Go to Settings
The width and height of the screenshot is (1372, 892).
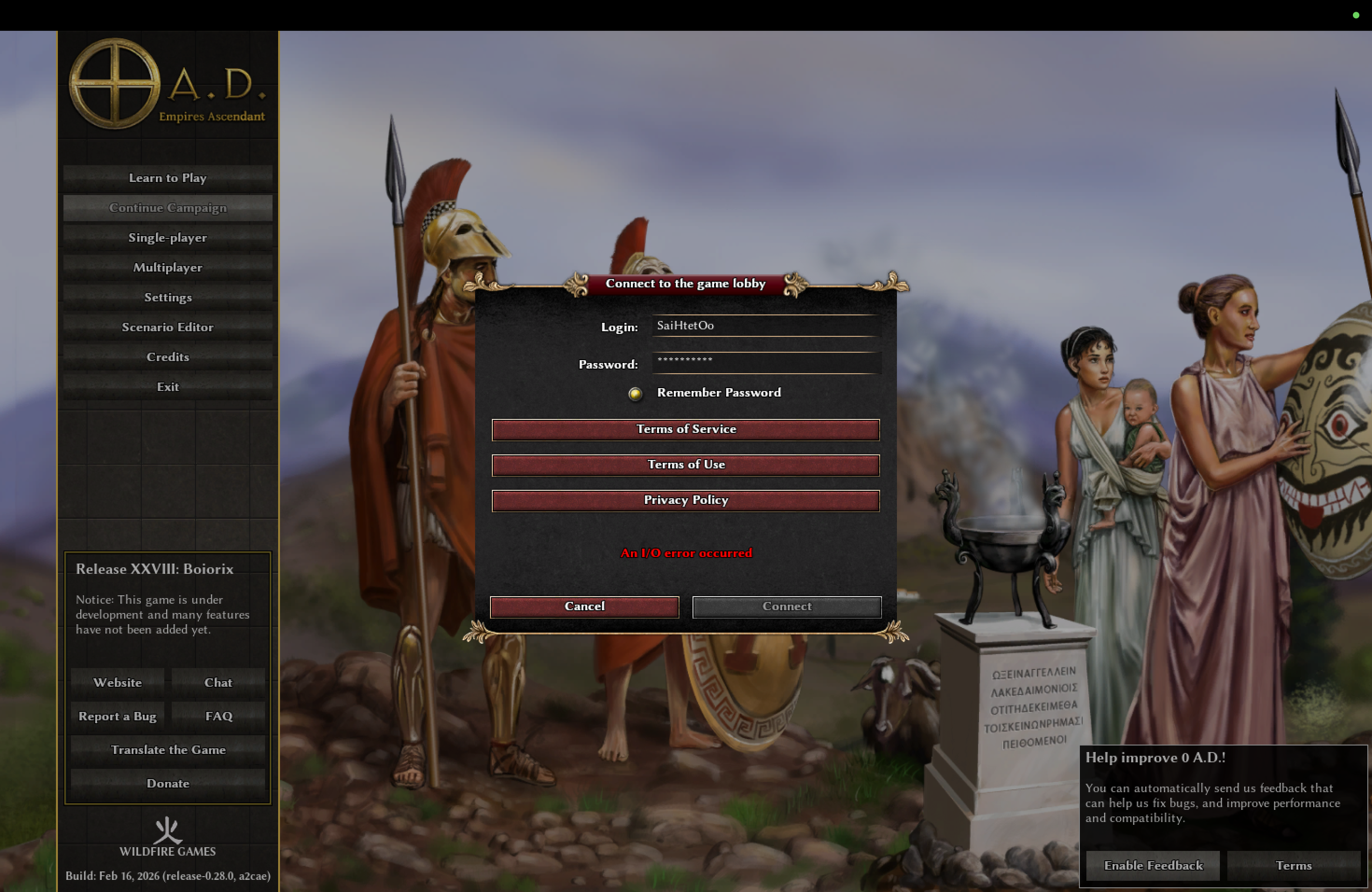pos(168,297)
